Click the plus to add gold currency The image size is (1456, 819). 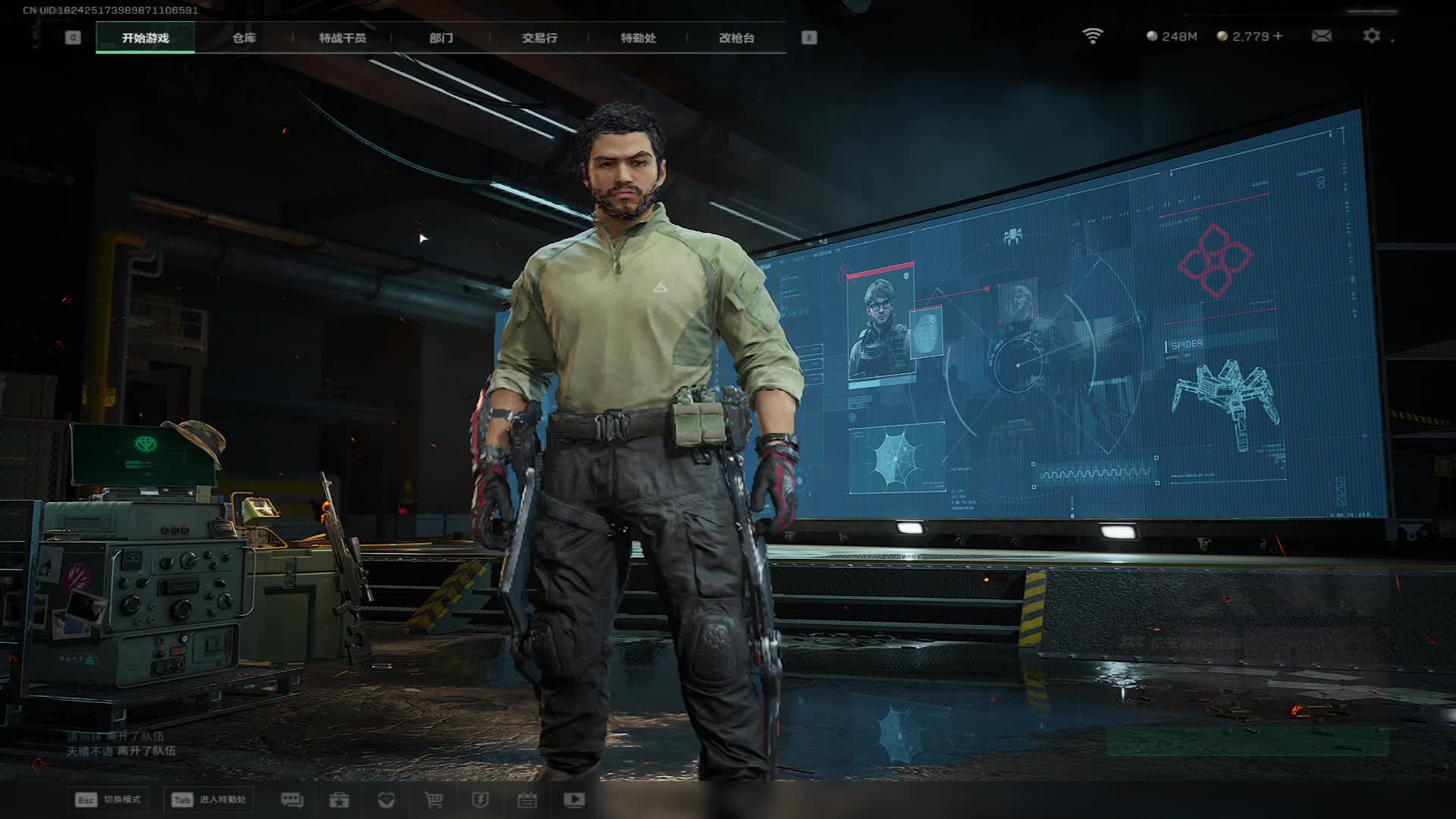pyautogui.click(x=1279, y=36)
